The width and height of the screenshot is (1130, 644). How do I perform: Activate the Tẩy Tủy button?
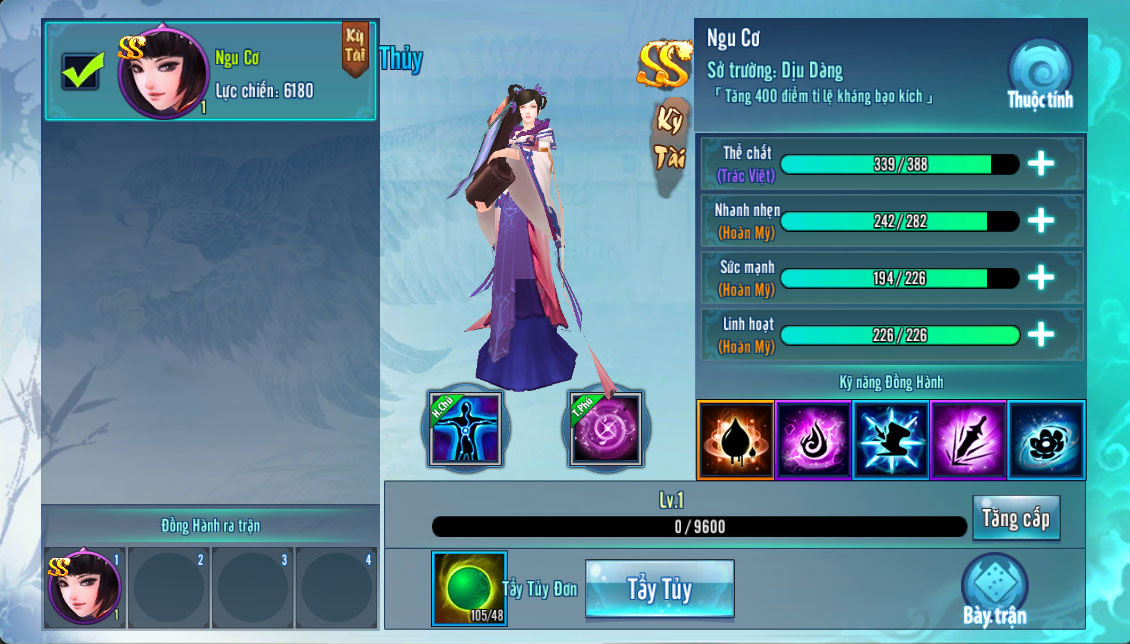(660, 588)
